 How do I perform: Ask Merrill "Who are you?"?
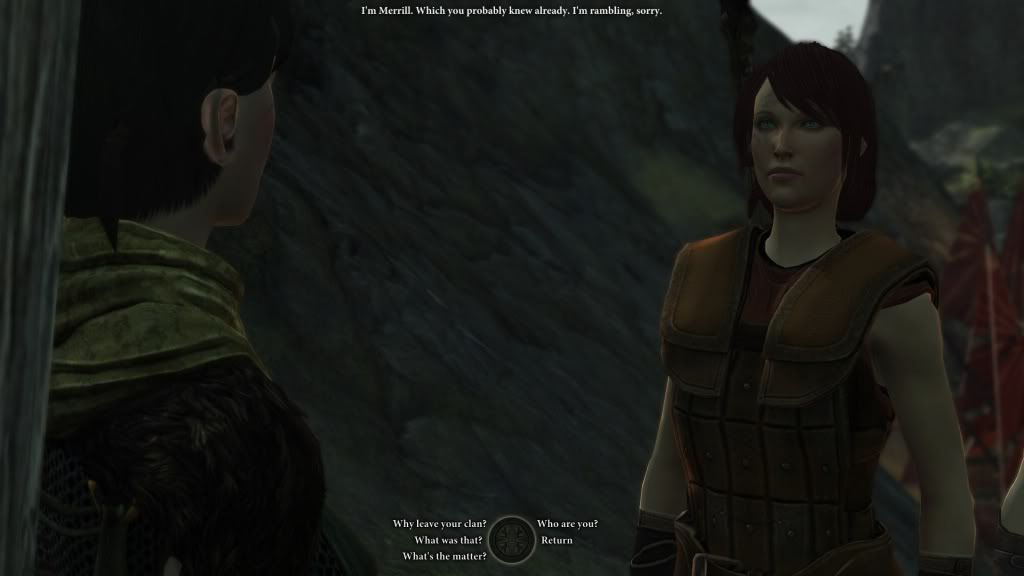[x=567, y=524]
